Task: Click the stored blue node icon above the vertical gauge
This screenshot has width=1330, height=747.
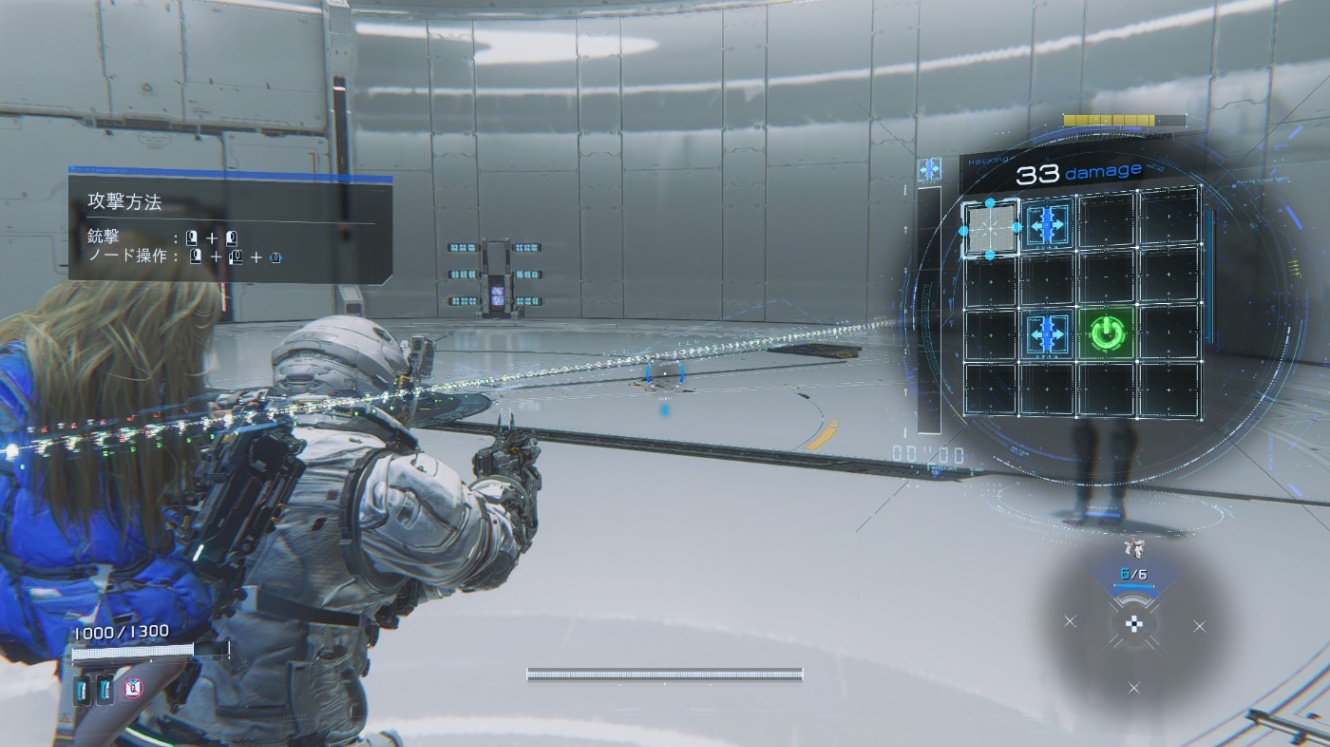Action: pos(930,169)
